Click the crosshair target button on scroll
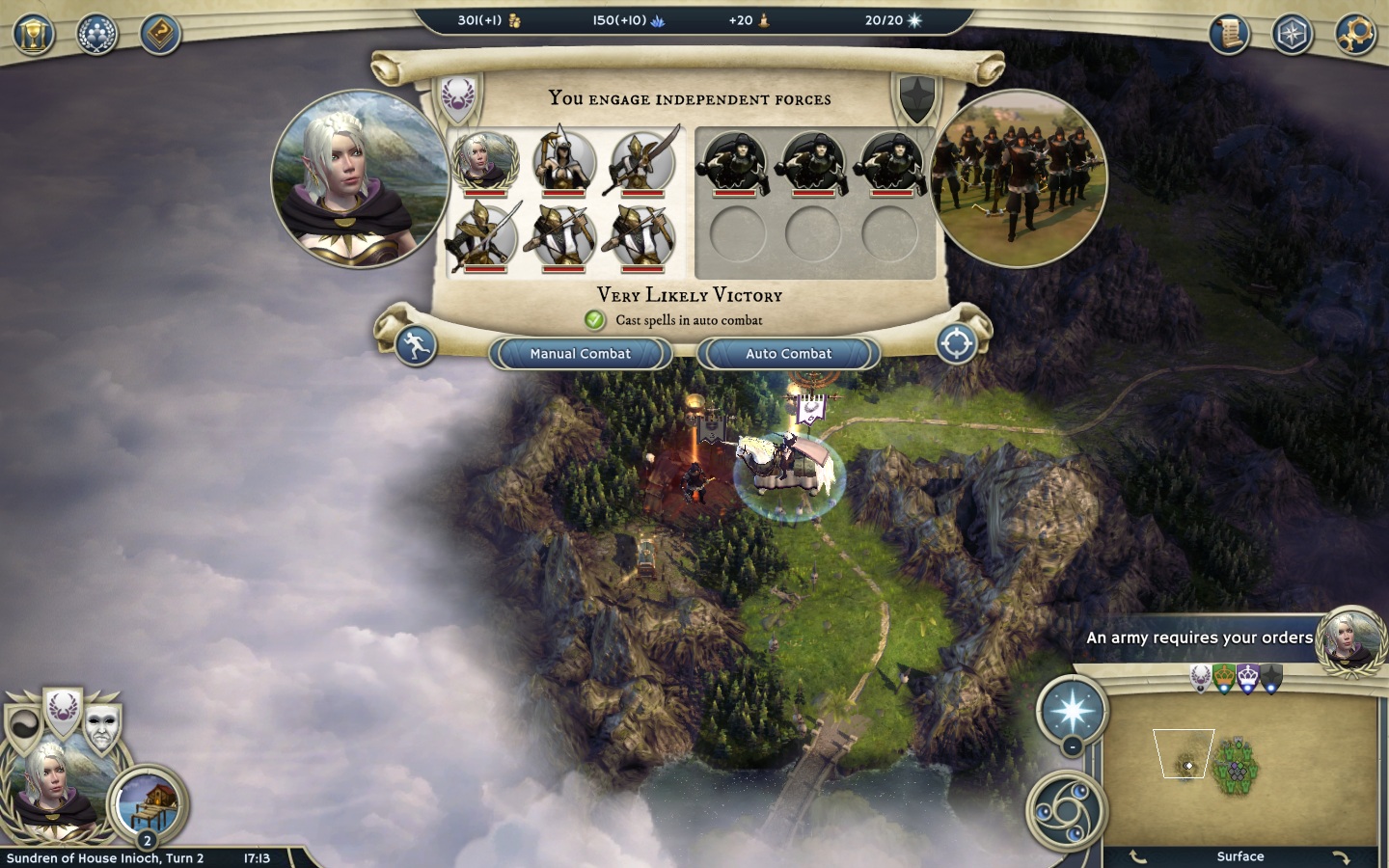This screenshot has height=868, width=1389. click(957, 344)
